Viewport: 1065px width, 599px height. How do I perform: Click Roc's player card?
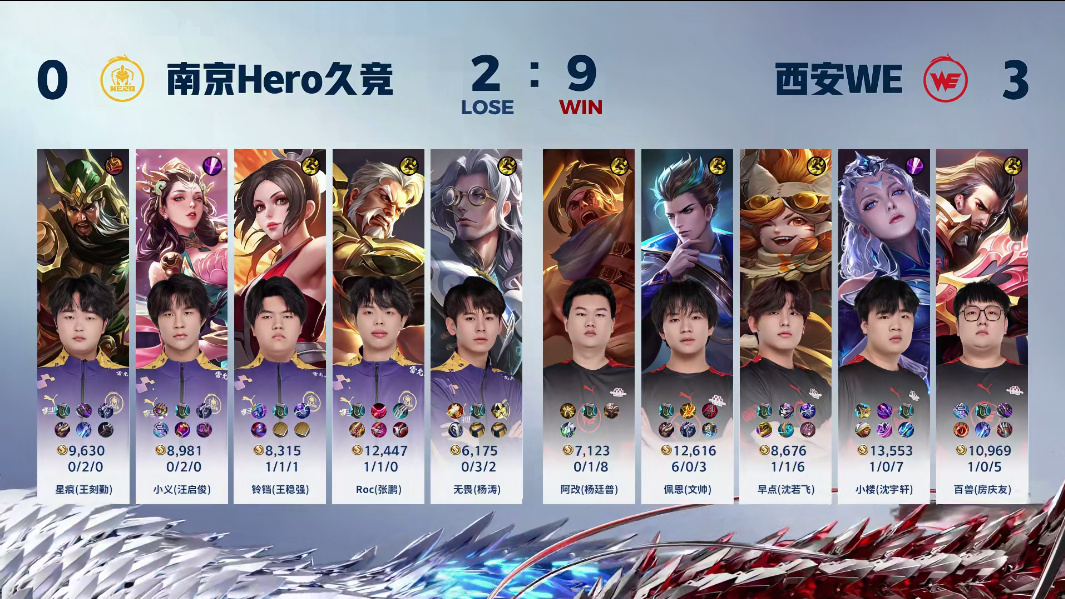377,326
